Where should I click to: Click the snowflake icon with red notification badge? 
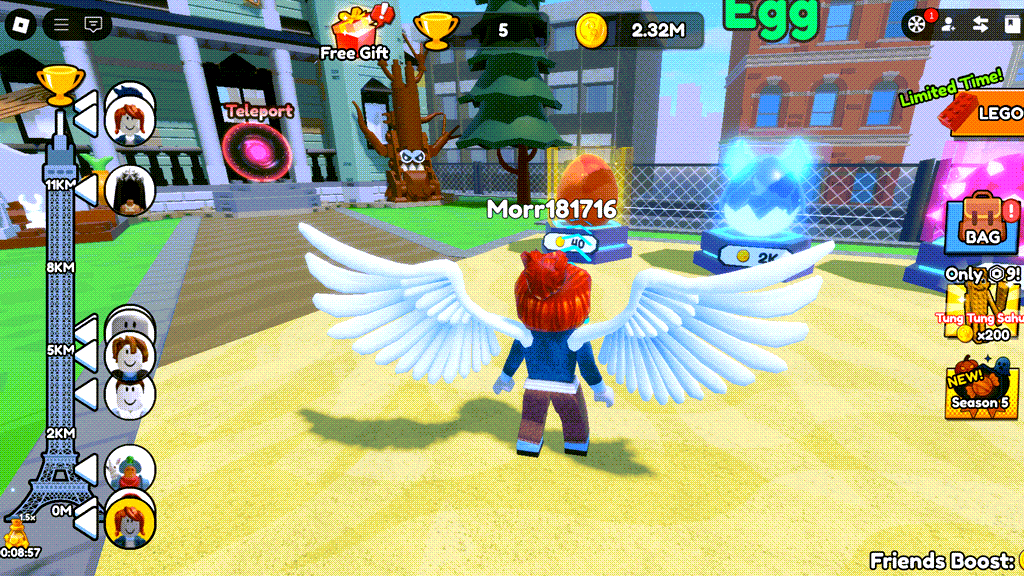(916, 24)
